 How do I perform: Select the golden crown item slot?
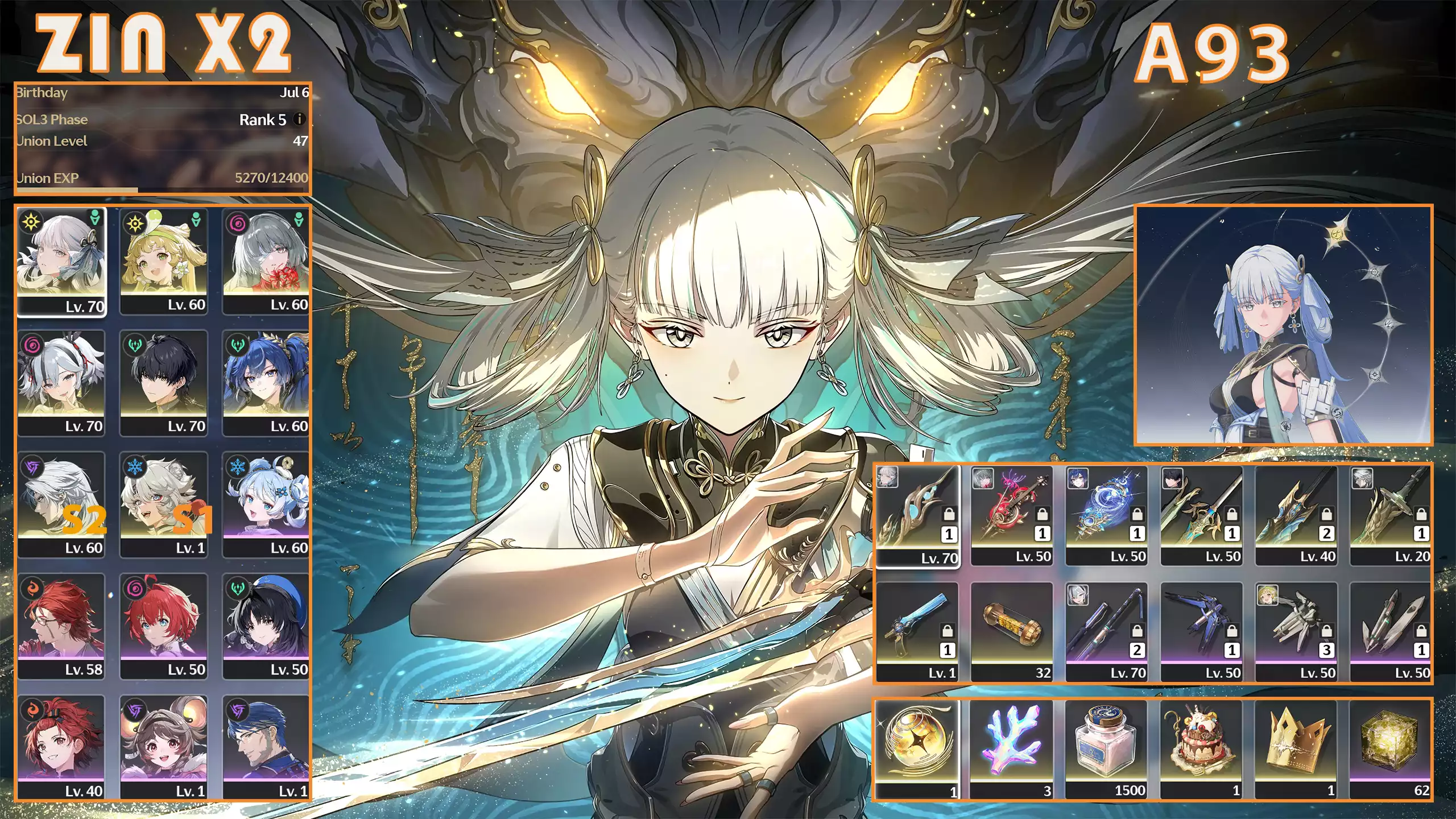1296,748
